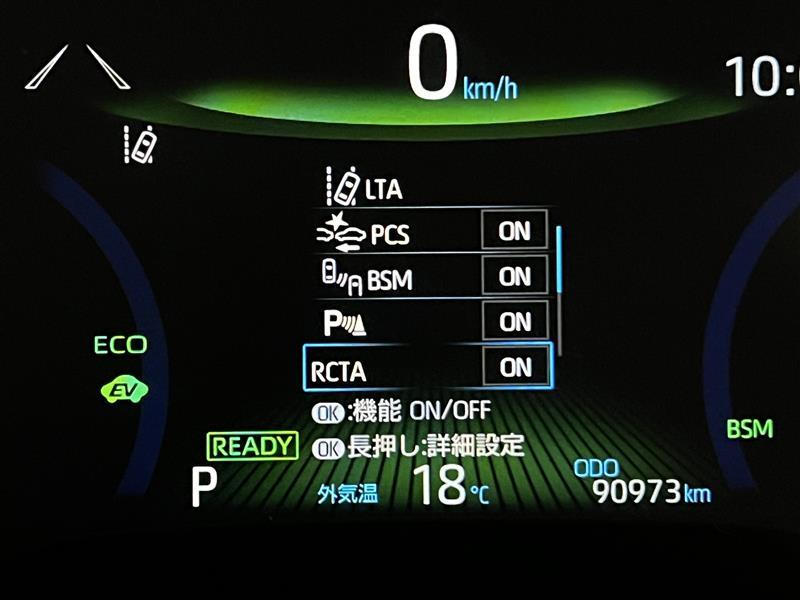800x600 pixels.
Task: Toggle the BSM ON switch
Action: click(515, 276)
